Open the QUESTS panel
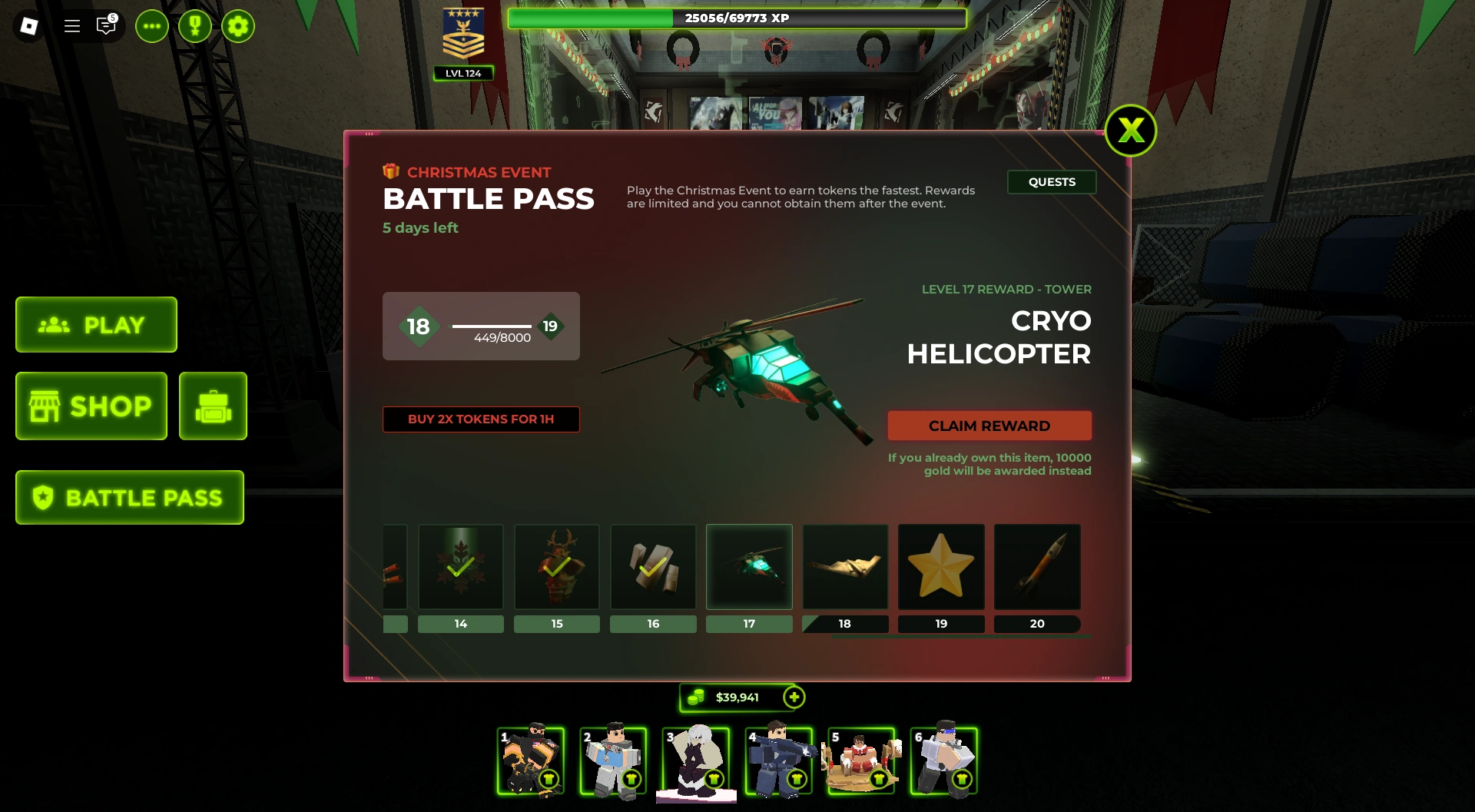Viewport: 1475px width, 812px height. pyautogui.click(x=1052, y=182)
